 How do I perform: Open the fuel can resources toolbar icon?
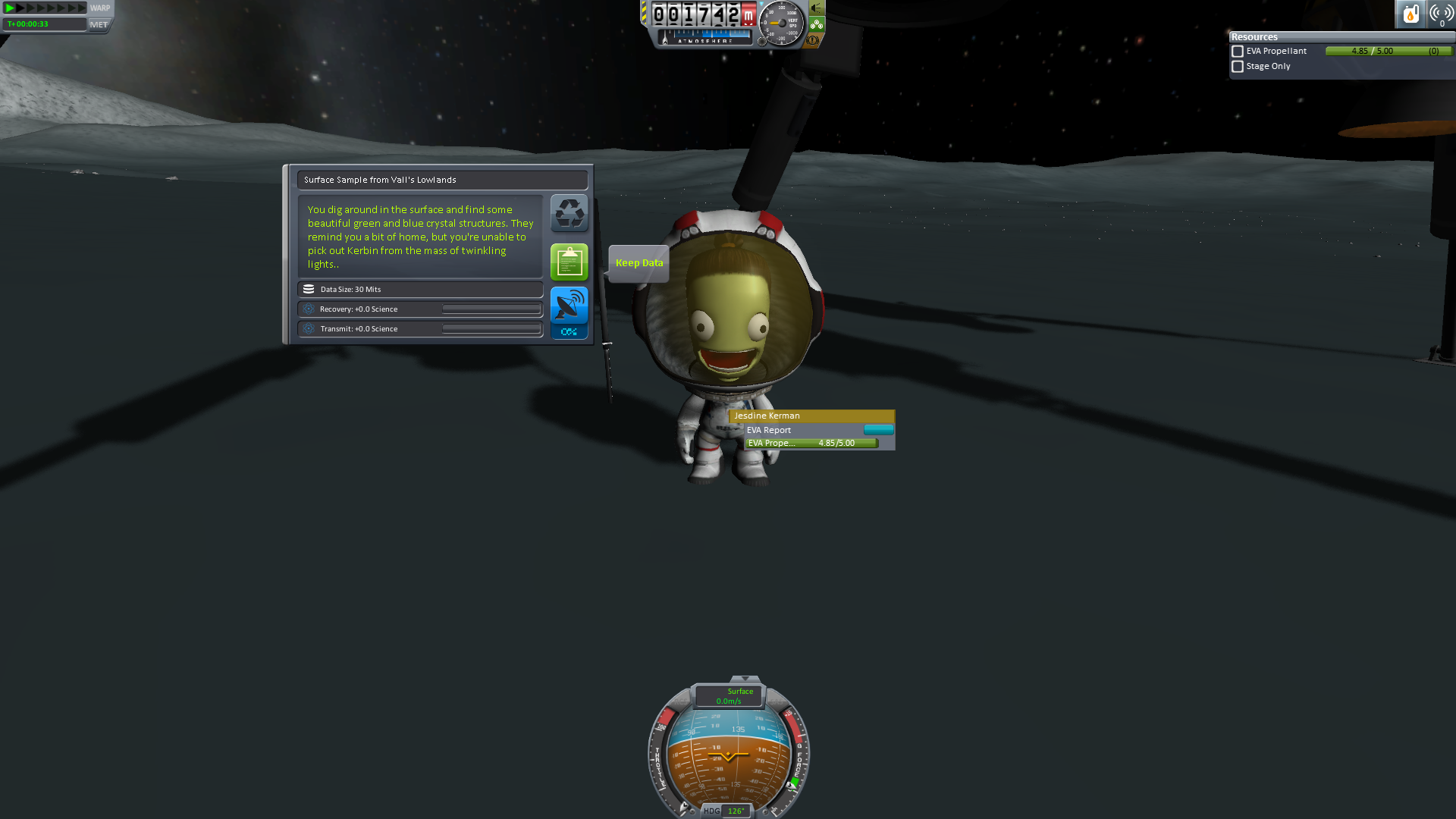tap(1410, 14)
